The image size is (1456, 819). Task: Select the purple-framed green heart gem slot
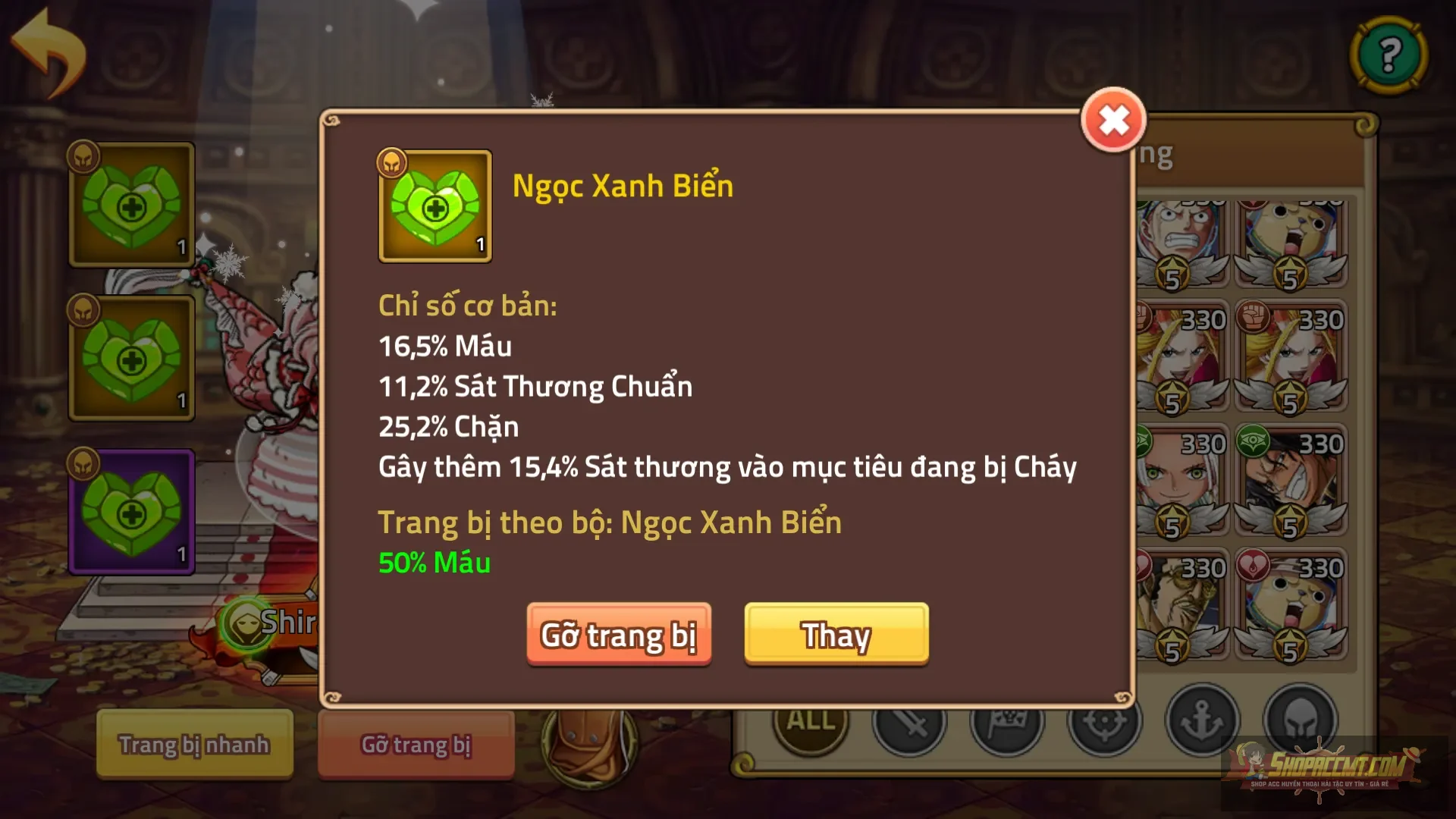pos(132,513)
